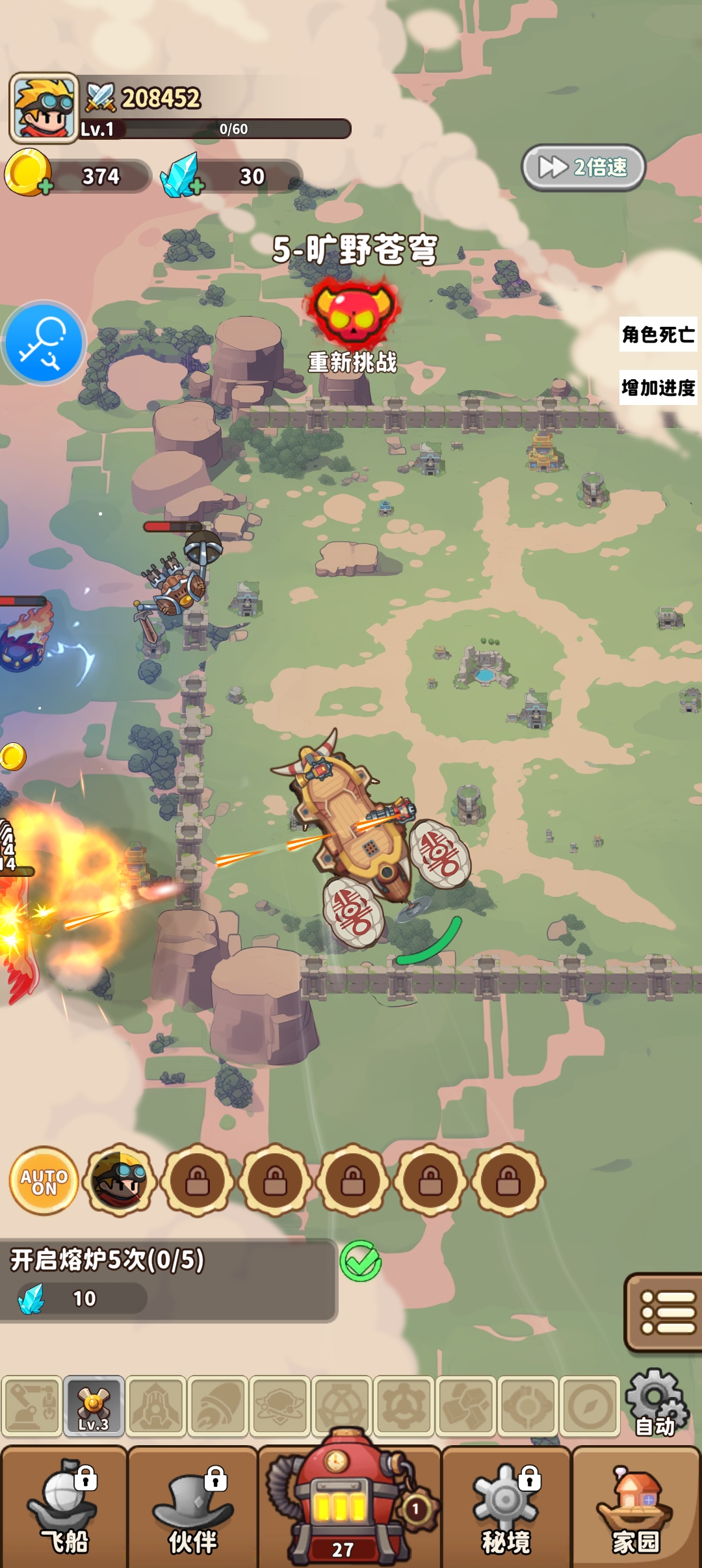Switch to the 秘境 tab
The height and width of the screenshot is (1568, 702).
(x=506, y=1509)
